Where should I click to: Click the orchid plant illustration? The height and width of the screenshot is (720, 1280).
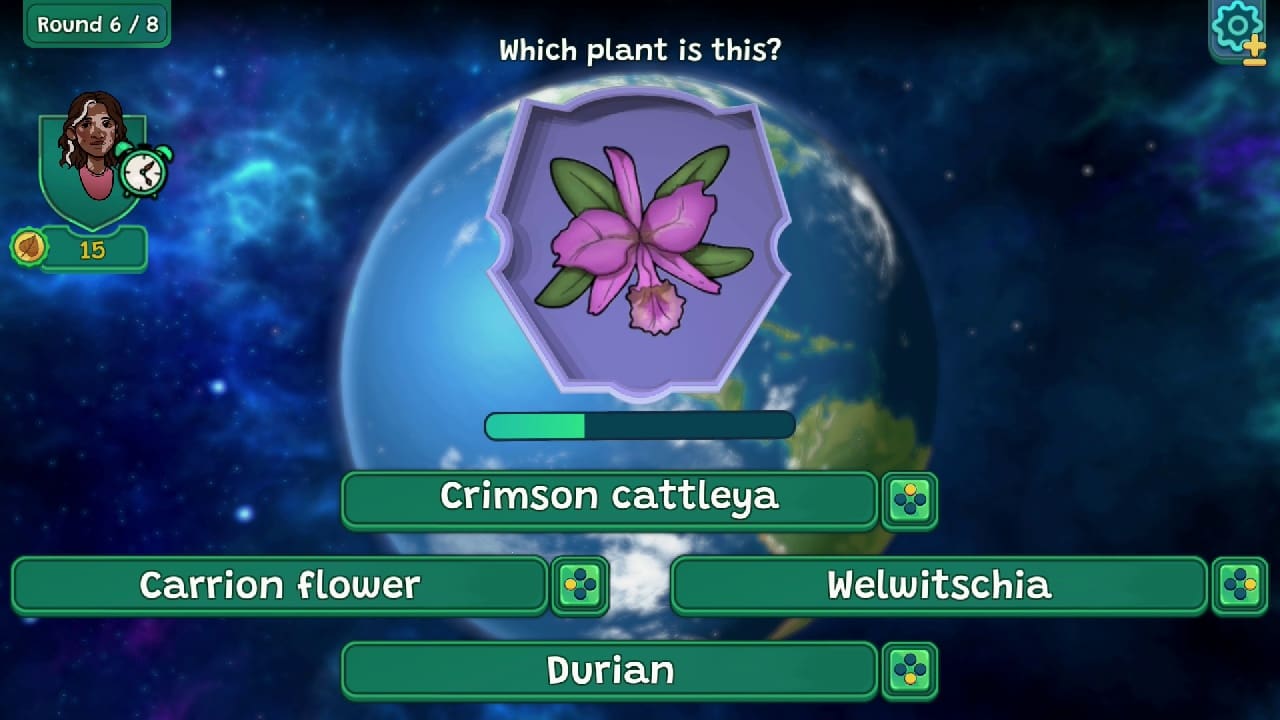[x=640, y=235]
